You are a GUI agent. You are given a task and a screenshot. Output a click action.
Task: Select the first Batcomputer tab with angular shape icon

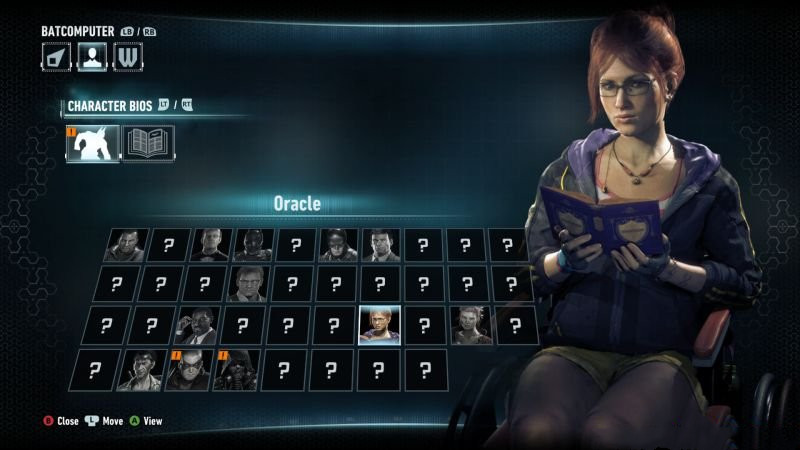coord(56,57)
